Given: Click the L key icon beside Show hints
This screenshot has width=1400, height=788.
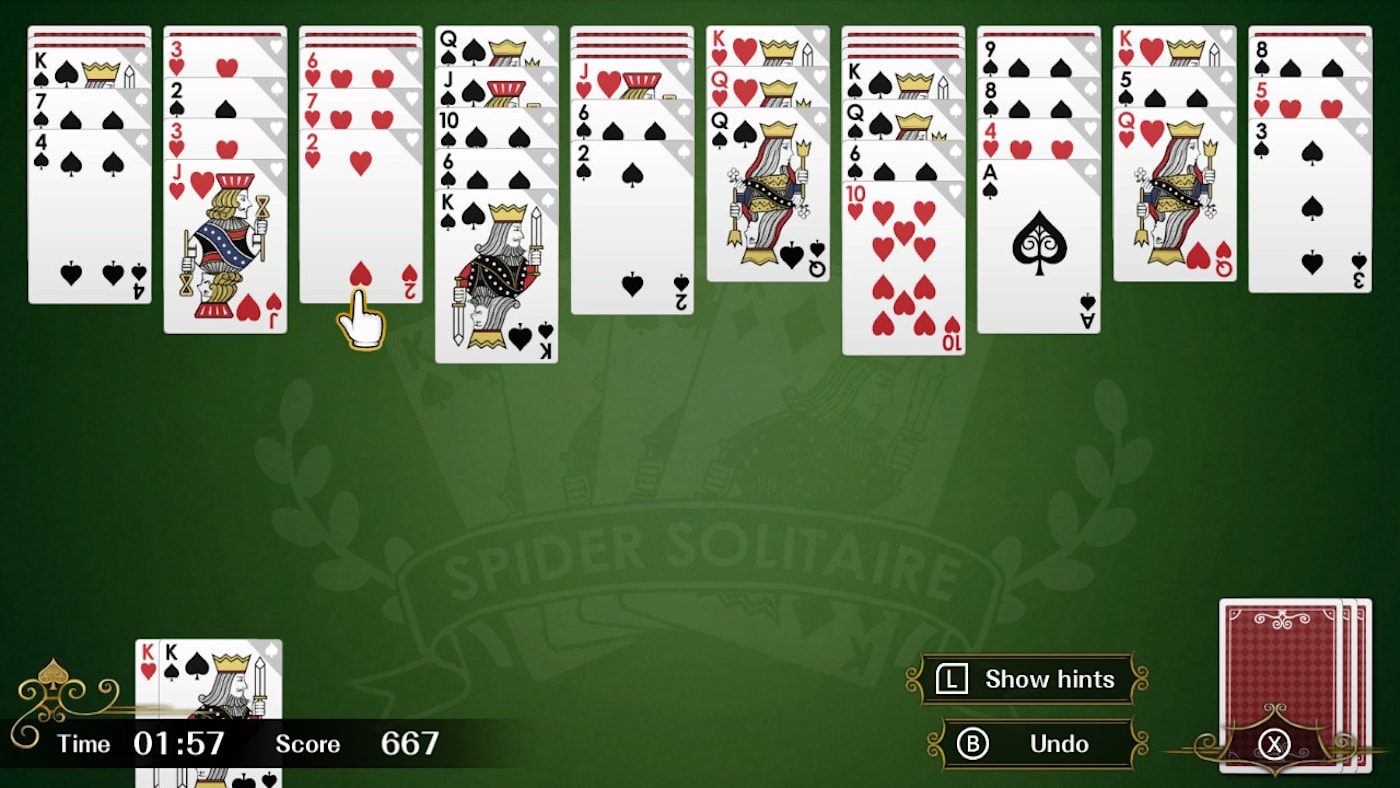Looking at the screenshot, I should pos(951,679).
